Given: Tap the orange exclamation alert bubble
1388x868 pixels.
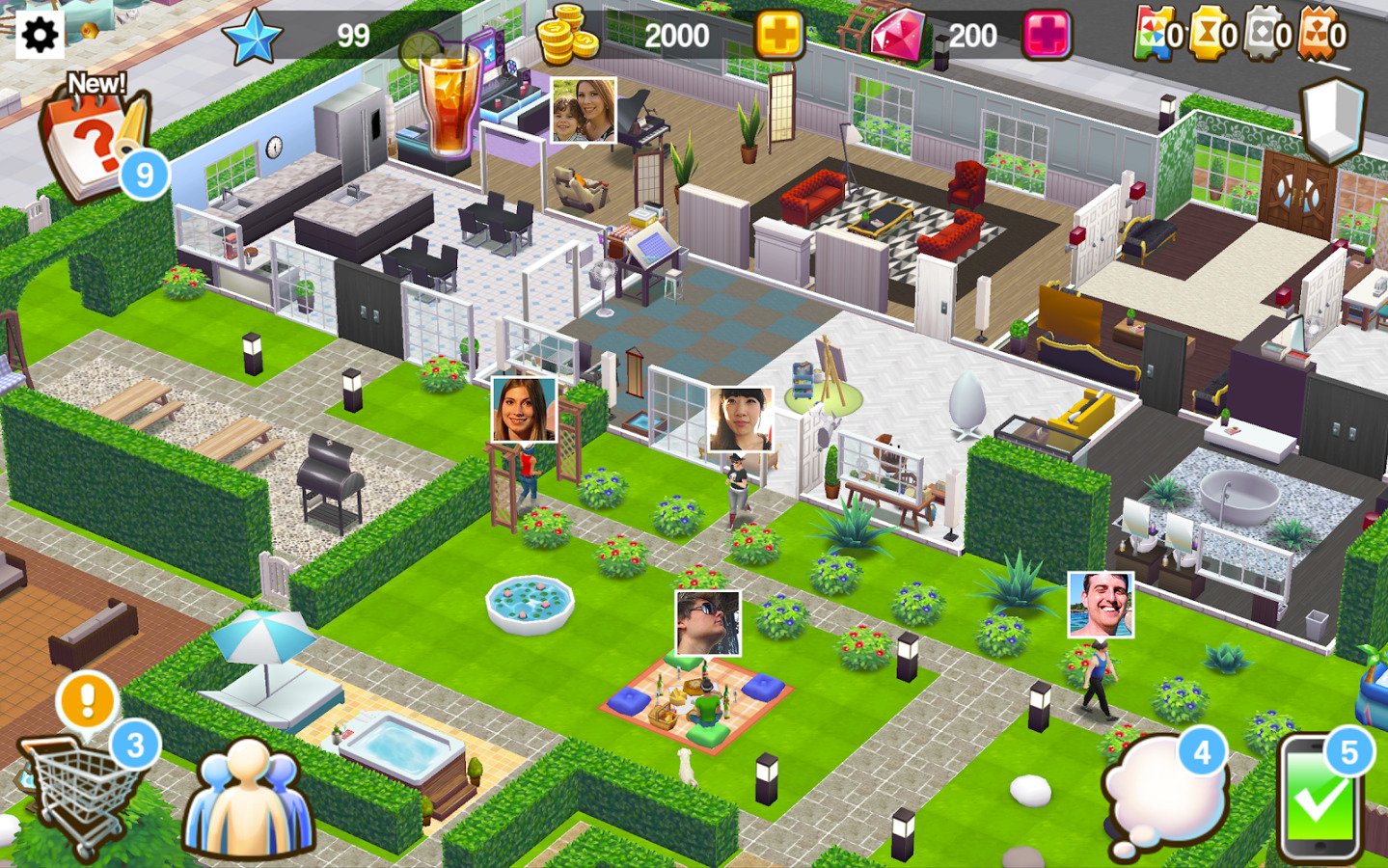Looking at the screenshot, I should [x=87, y=700].
